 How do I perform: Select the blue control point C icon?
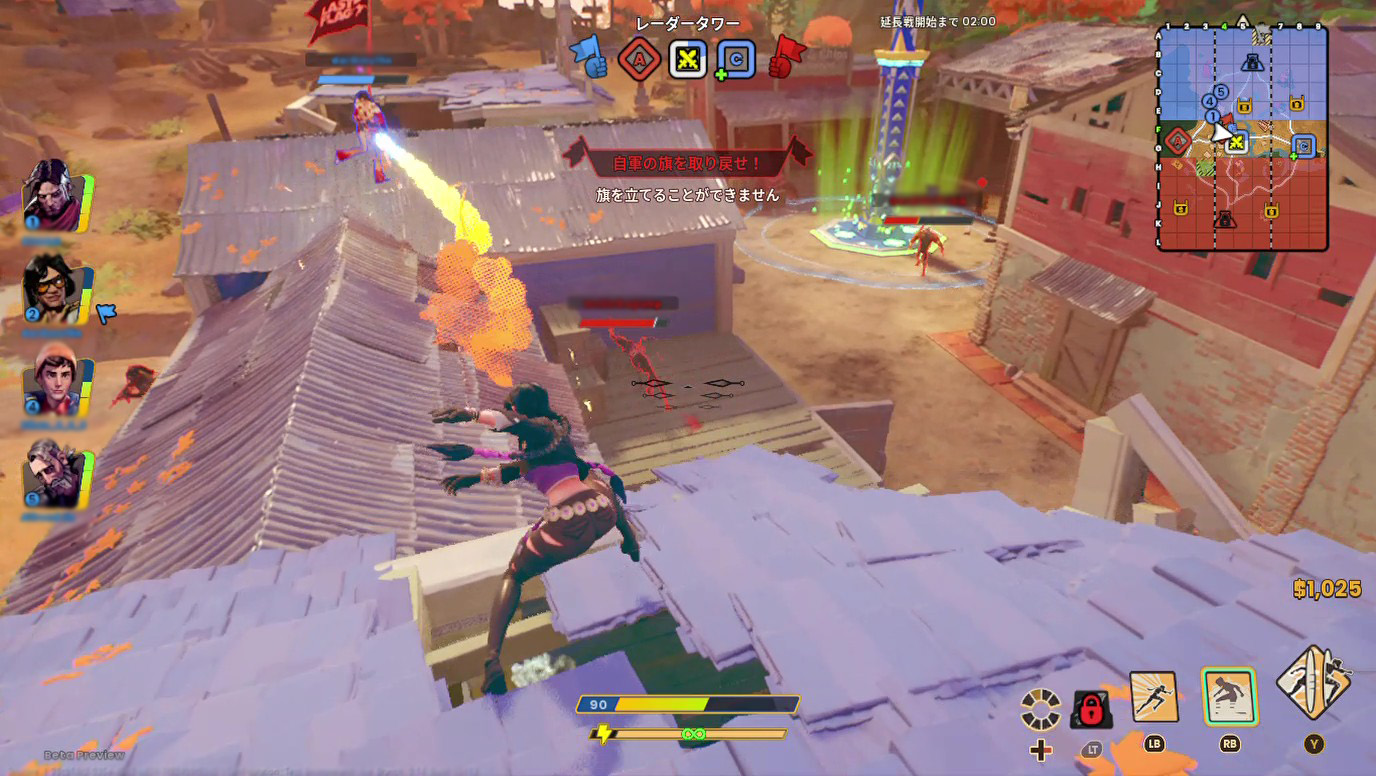(x=735, y=60)
